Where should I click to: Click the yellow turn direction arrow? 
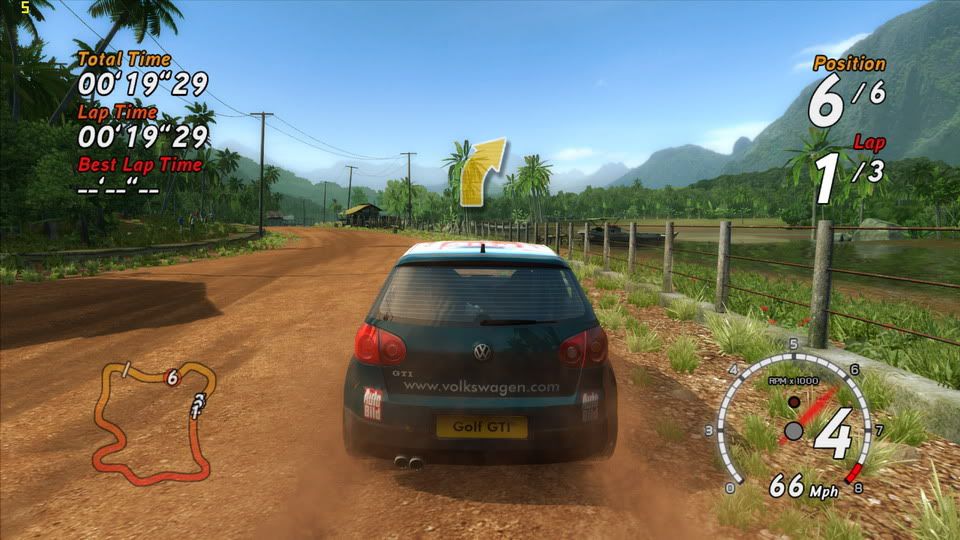click(482, 173)
